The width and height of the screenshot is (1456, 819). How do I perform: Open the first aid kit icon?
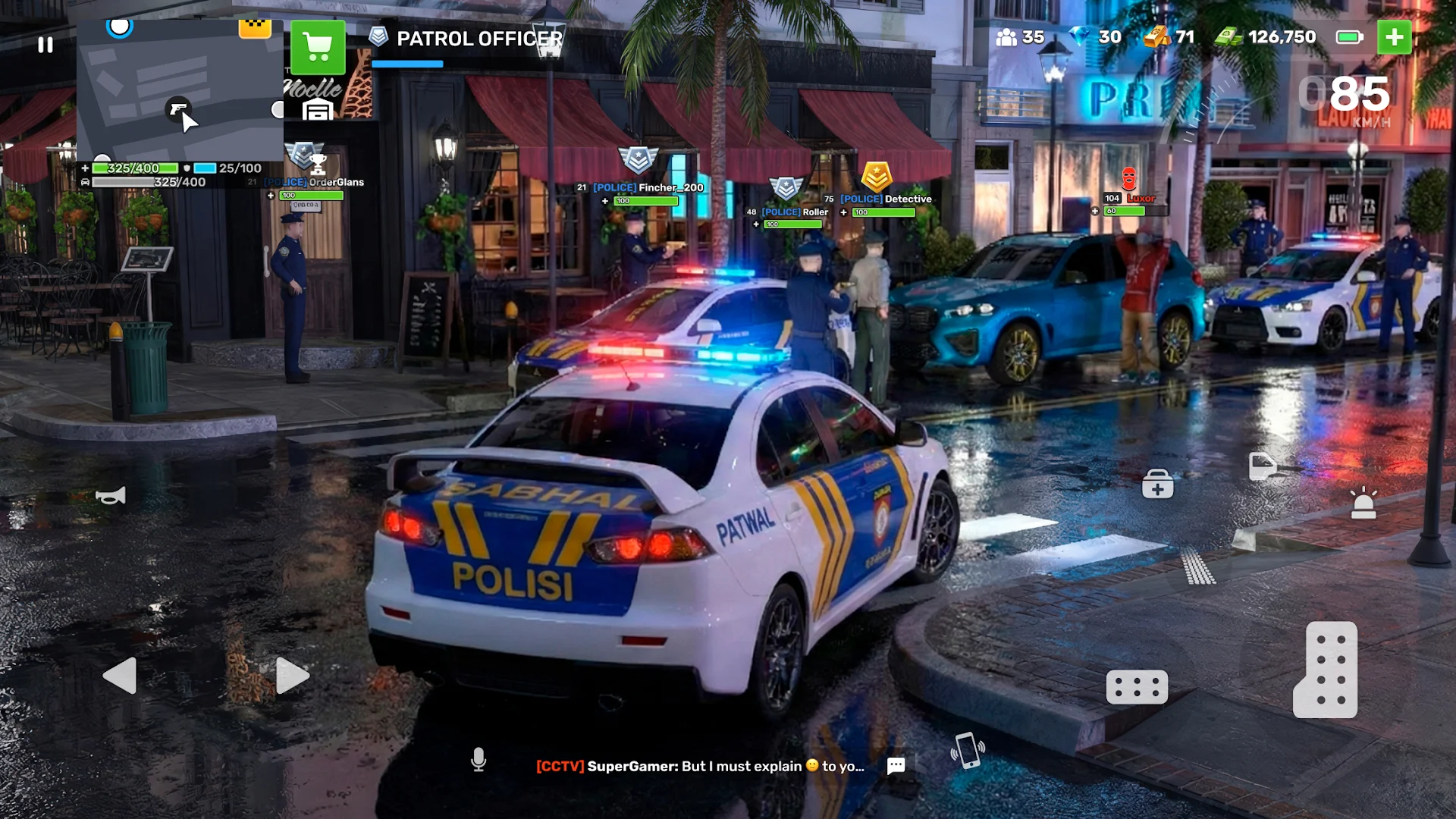[1157, 484]
